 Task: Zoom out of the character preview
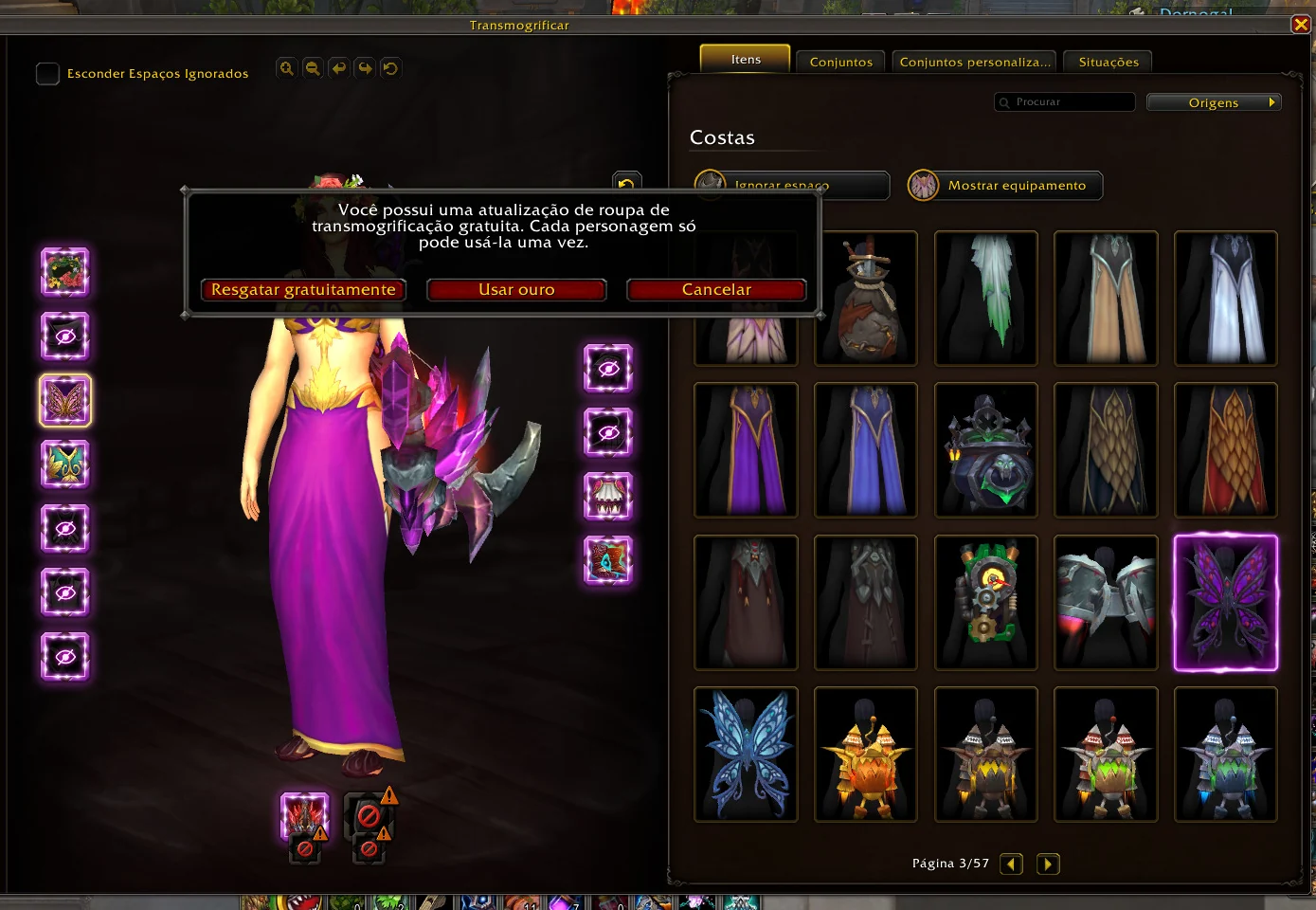(x=313, y=67)
